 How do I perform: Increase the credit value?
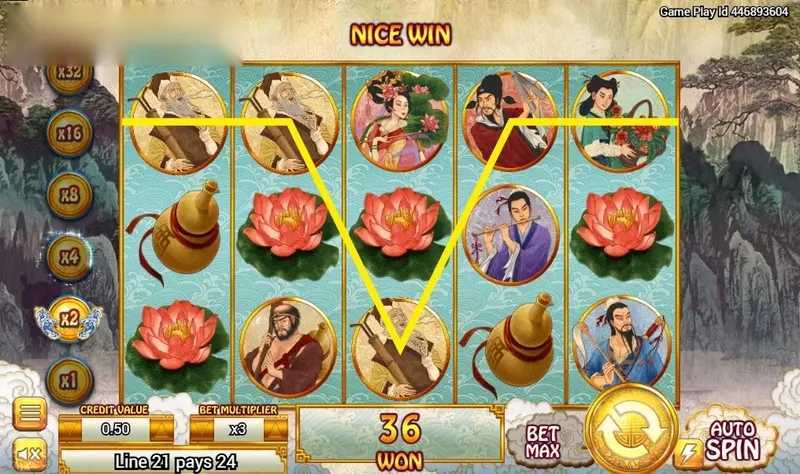[163, 429]
